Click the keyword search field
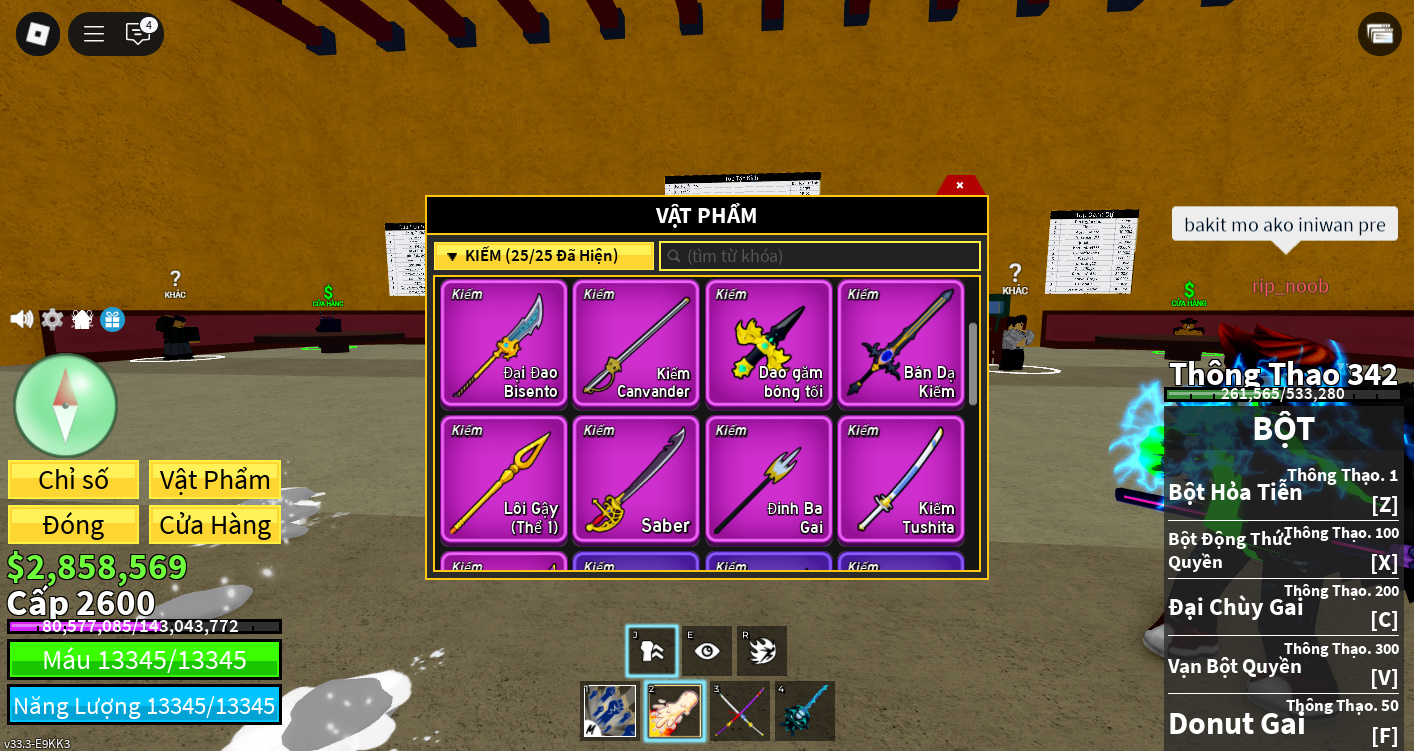This screenshot has width=1414, height=751. click(820, 256)
